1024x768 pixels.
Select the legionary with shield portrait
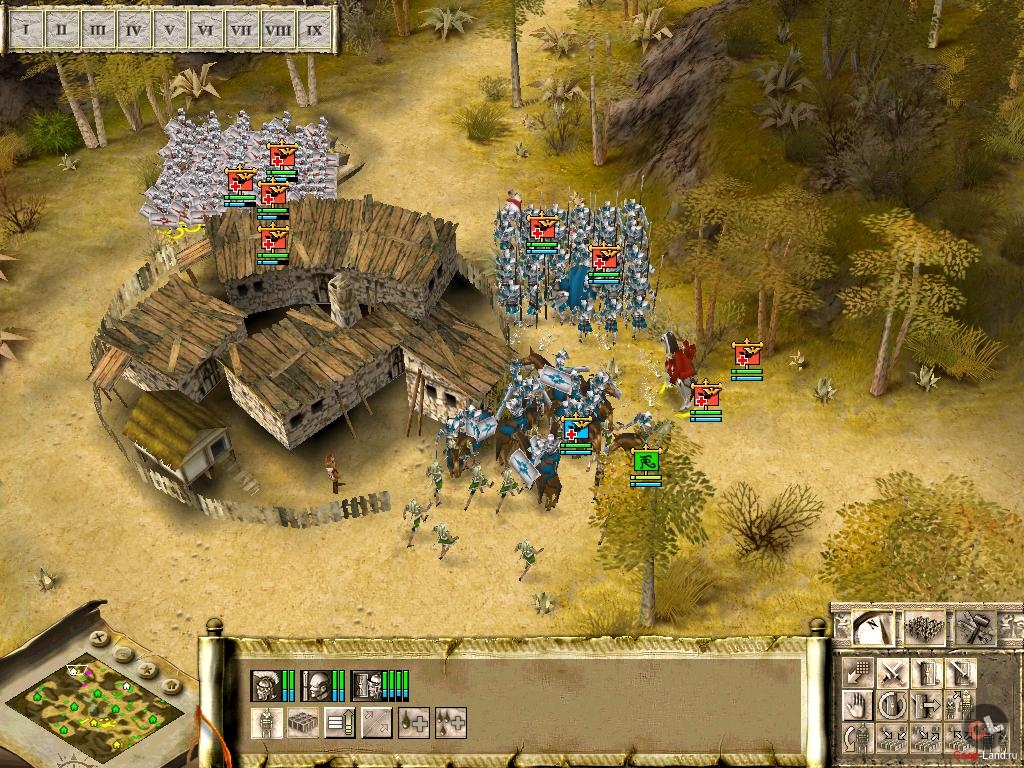coord(367,685)
